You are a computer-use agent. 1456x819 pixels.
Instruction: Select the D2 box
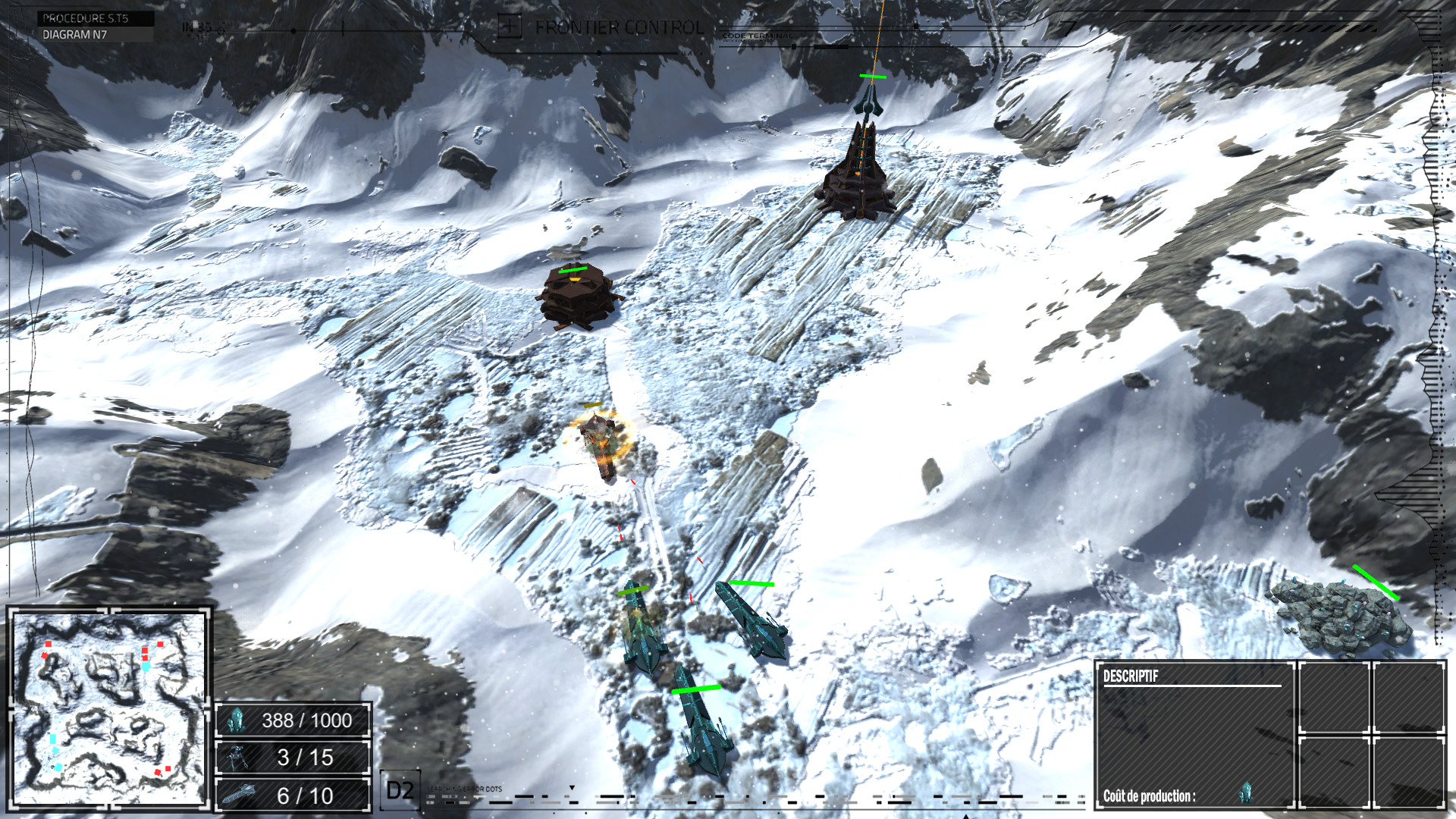point(400,791)
